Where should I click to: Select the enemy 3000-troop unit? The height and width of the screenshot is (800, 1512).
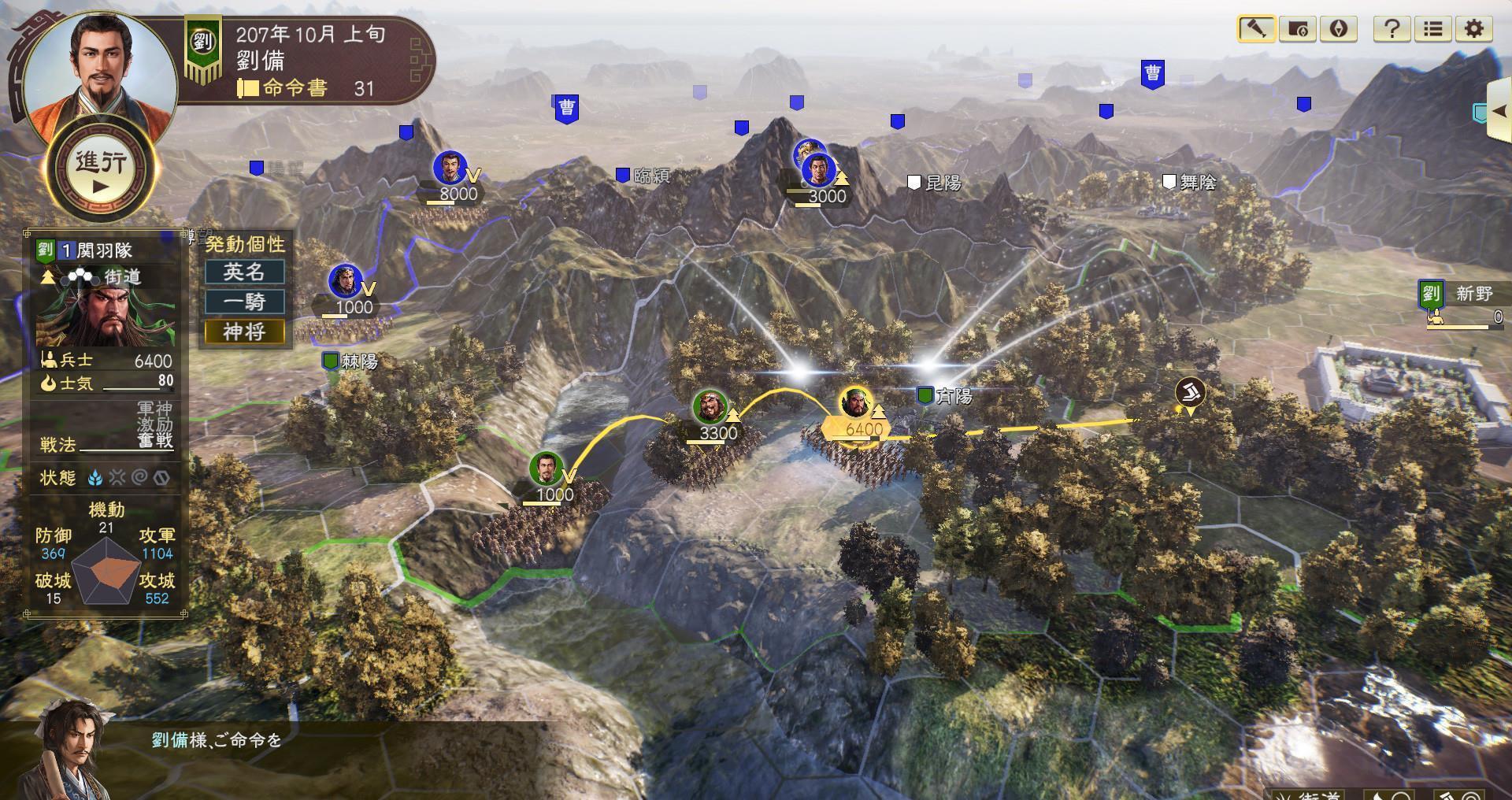coord(819,171)
